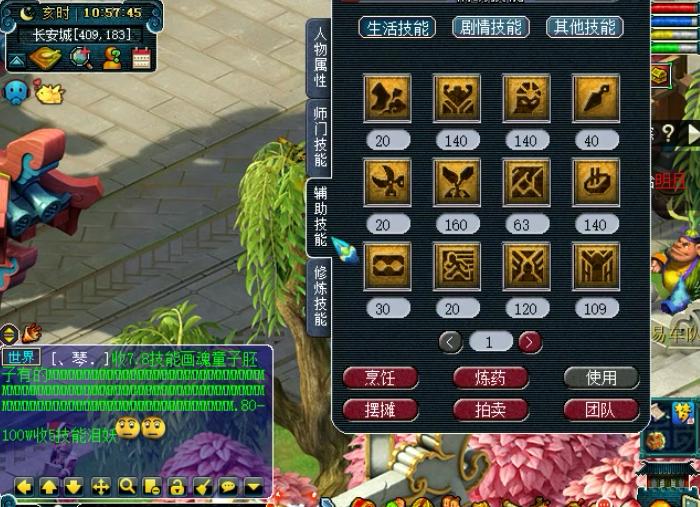Select the 其他技能 category

pos(585,27)
